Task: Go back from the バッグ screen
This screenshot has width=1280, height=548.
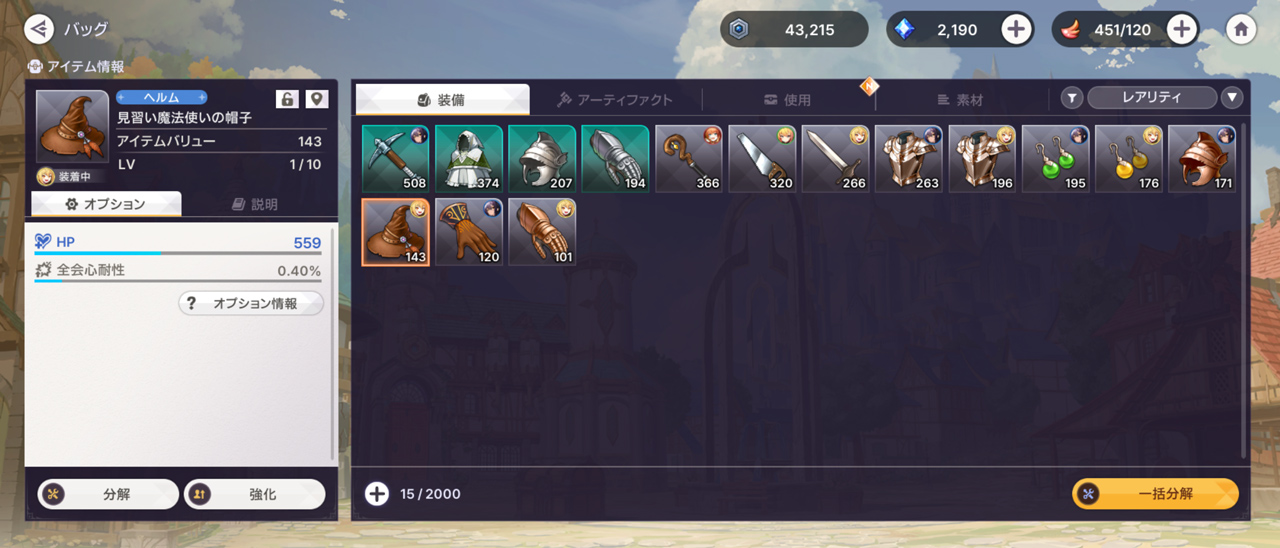Action: [39, 28]
